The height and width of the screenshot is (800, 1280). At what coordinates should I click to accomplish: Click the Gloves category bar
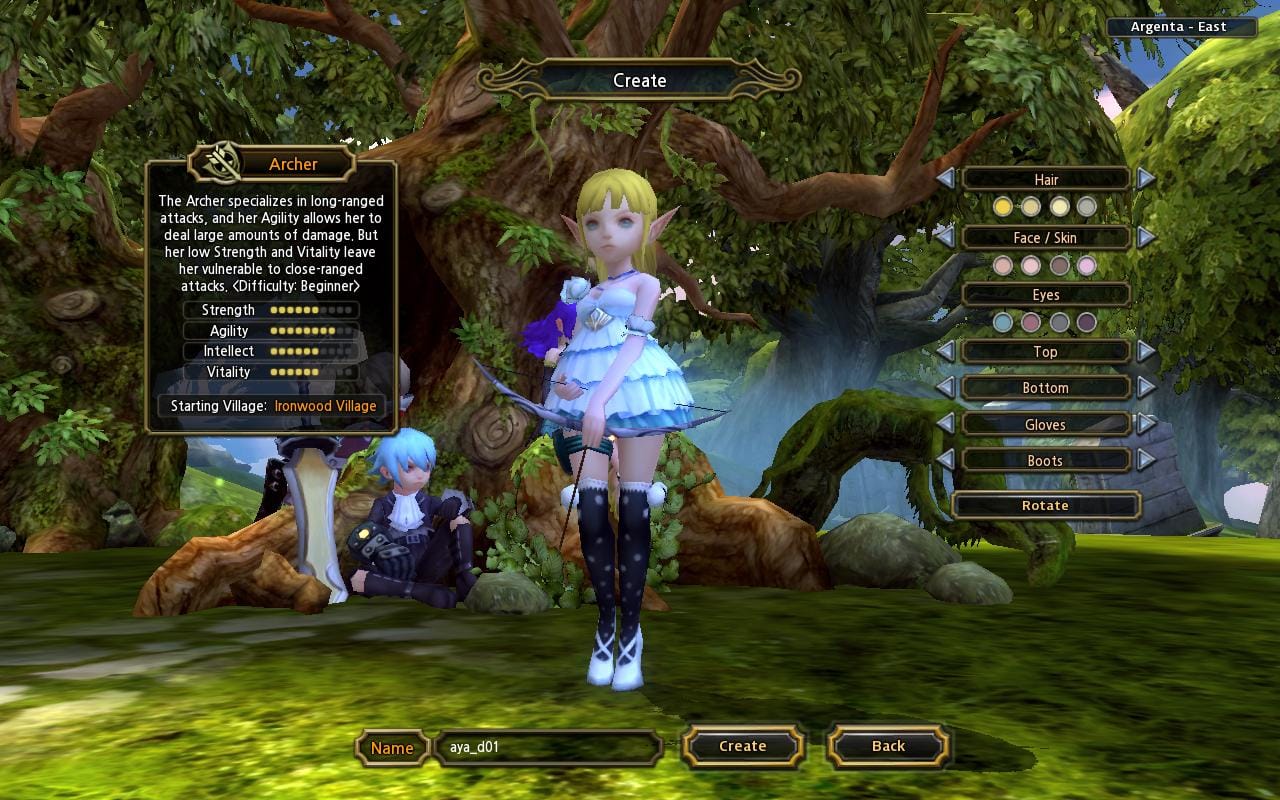click(x=1046, y=424)
